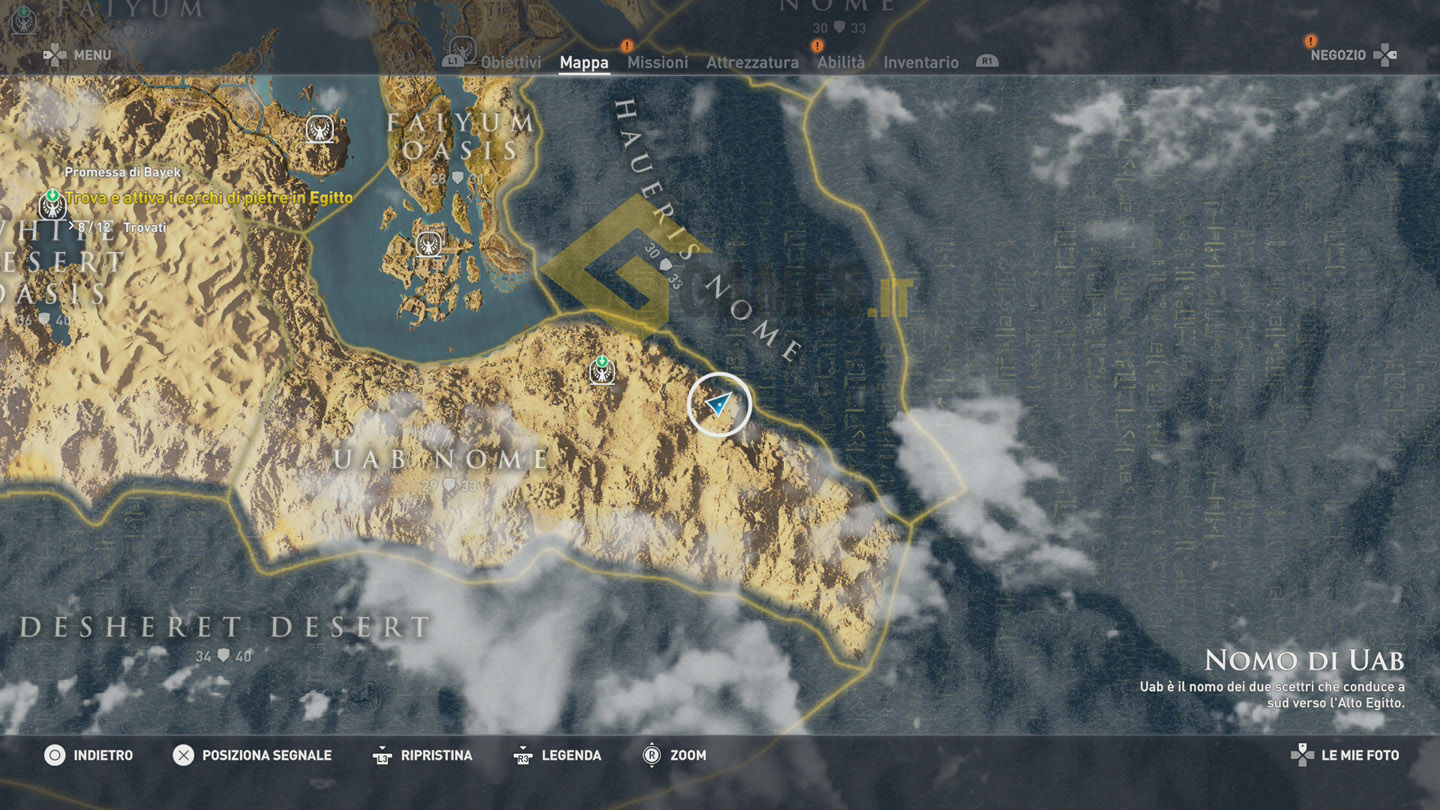Viewport: 1440px width, 810px height.
Task: Click the stone circle marker in Uab Nome
Action: (602, 371)
